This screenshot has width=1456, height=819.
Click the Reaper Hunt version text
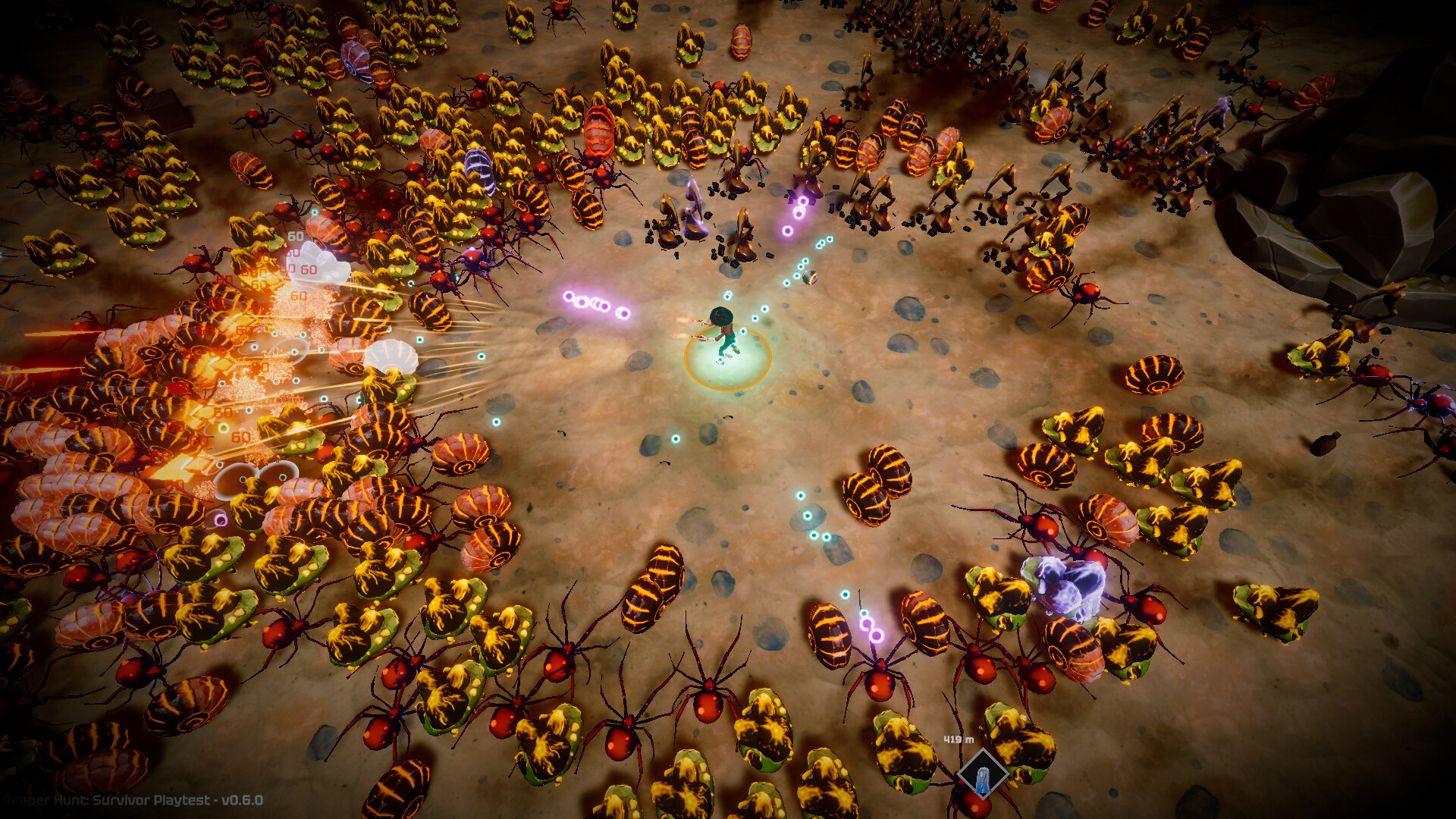point(129,801)
